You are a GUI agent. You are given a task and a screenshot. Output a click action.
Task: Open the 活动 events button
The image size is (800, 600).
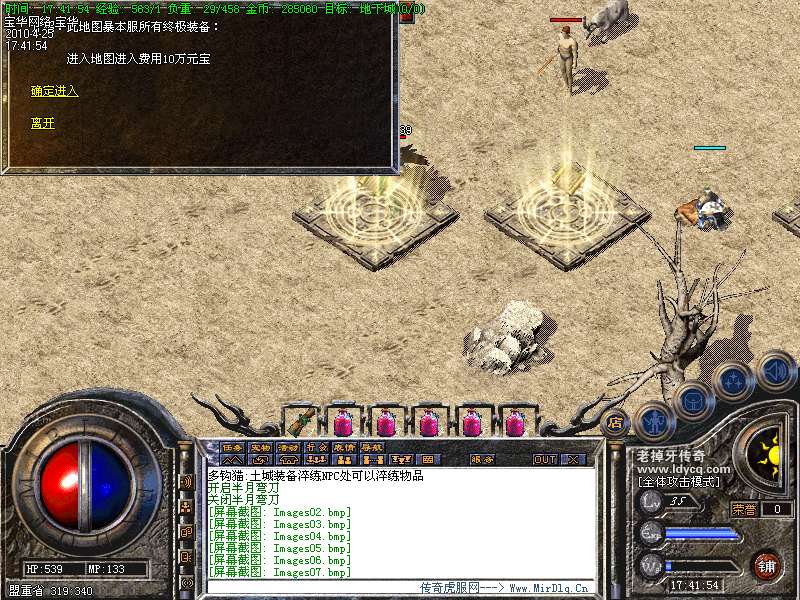pos(288,447)
